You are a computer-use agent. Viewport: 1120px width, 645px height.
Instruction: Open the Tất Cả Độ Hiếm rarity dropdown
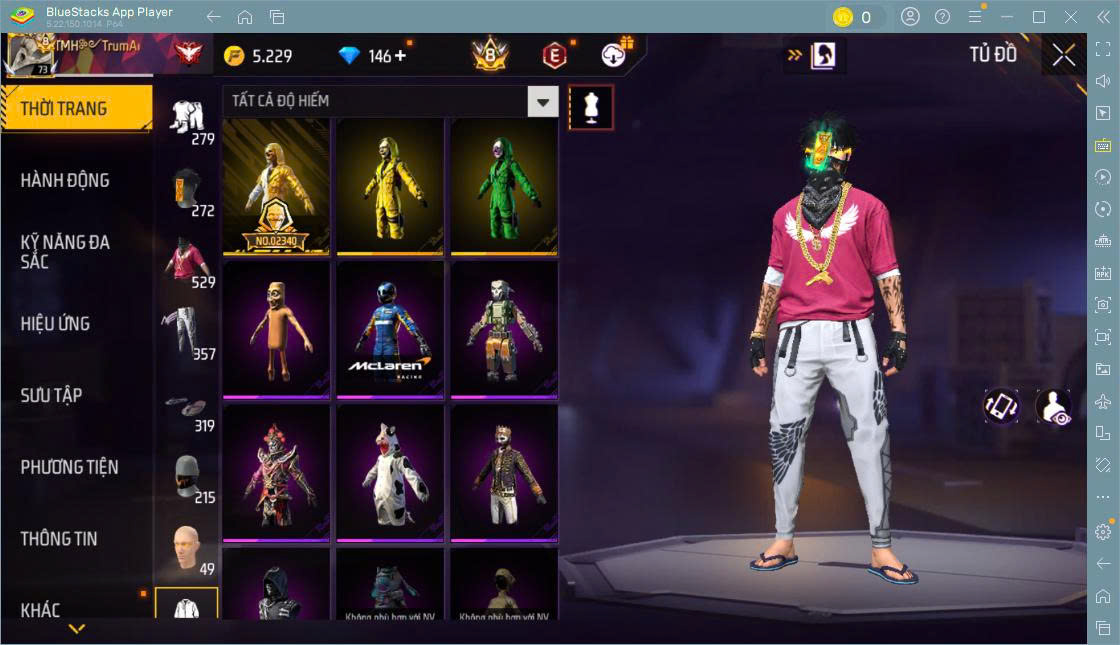pyautogui.click(x=542, y=101)
